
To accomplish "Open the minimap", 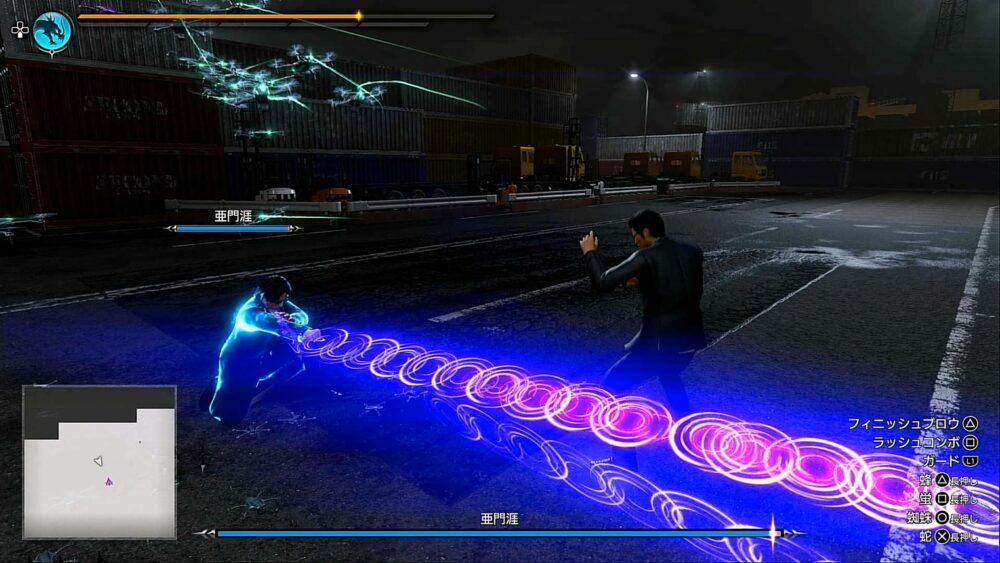I will click(99, 462).
